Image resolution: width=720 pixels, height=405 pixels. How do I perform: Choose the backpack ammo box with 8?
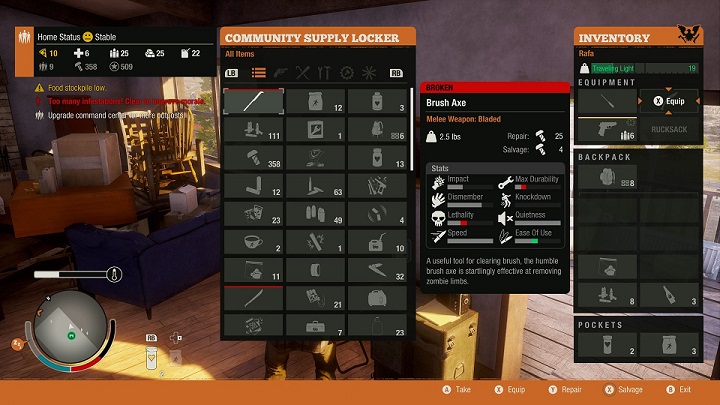click(x=607, y=177)
